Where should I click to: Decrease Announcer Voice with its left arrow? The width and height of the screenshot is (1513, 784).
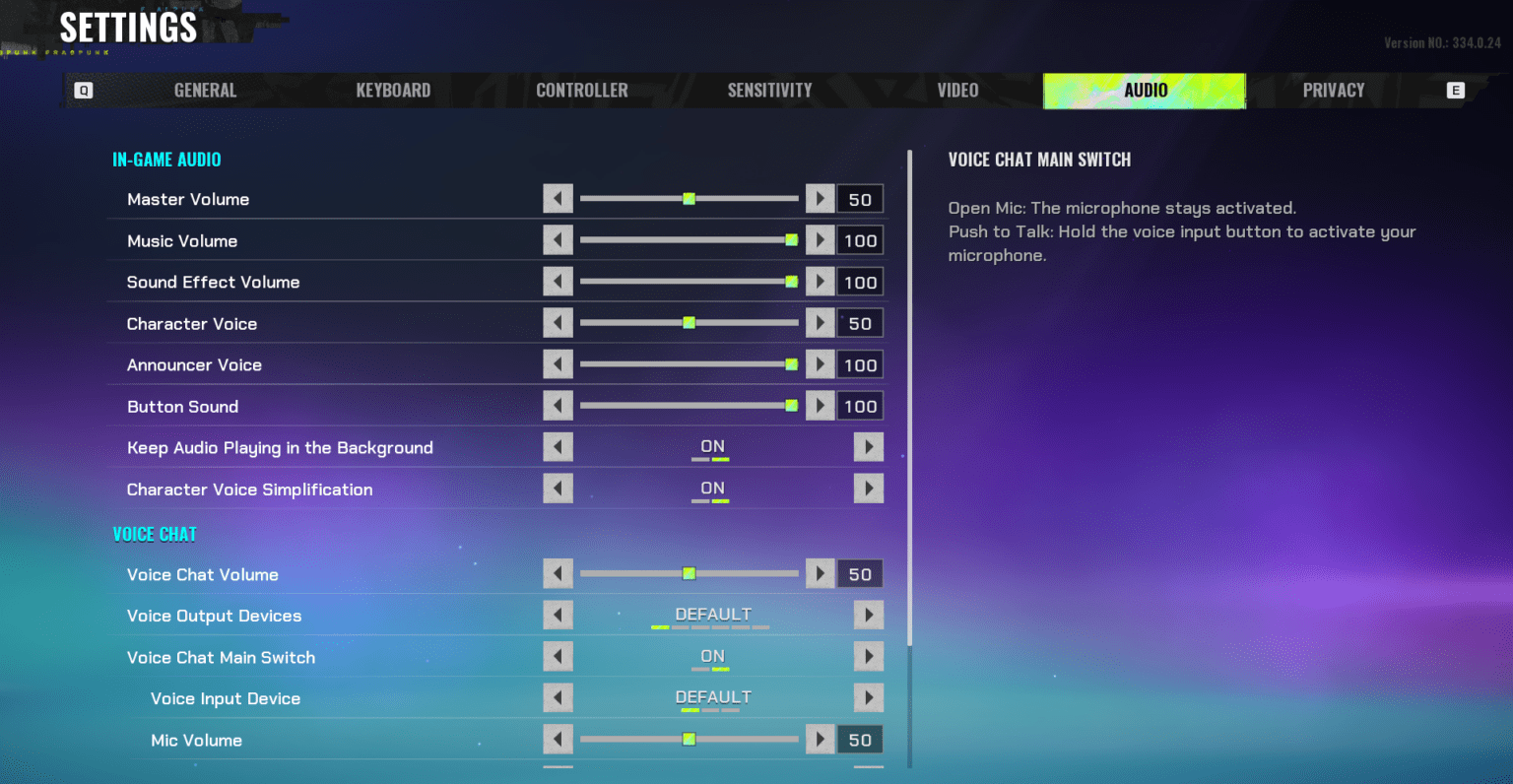(558, 363)
